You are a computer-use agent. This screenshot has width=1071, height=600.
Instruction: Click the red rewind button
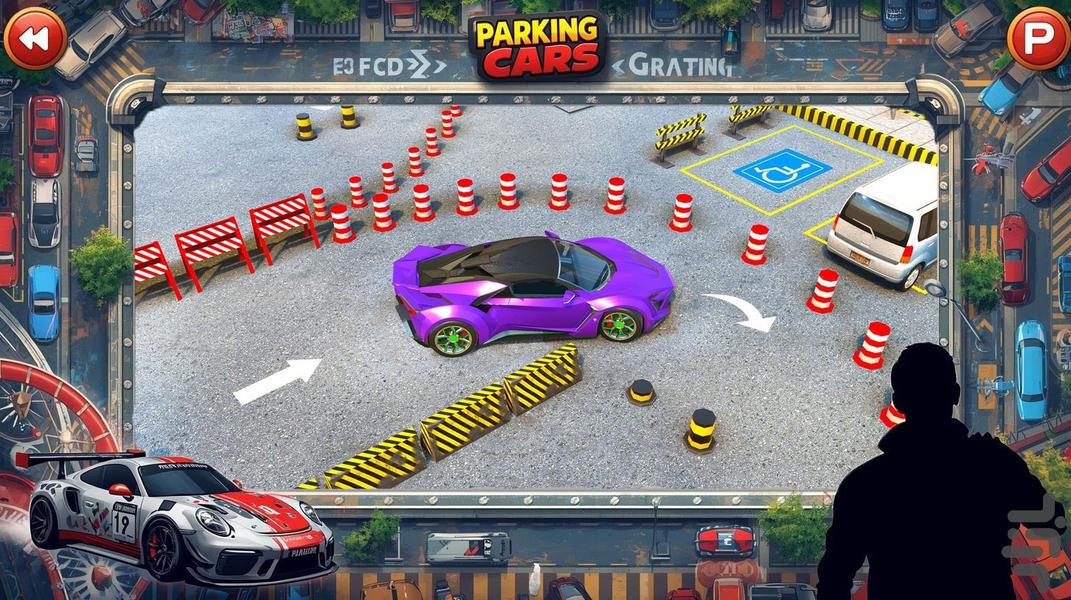35,38
